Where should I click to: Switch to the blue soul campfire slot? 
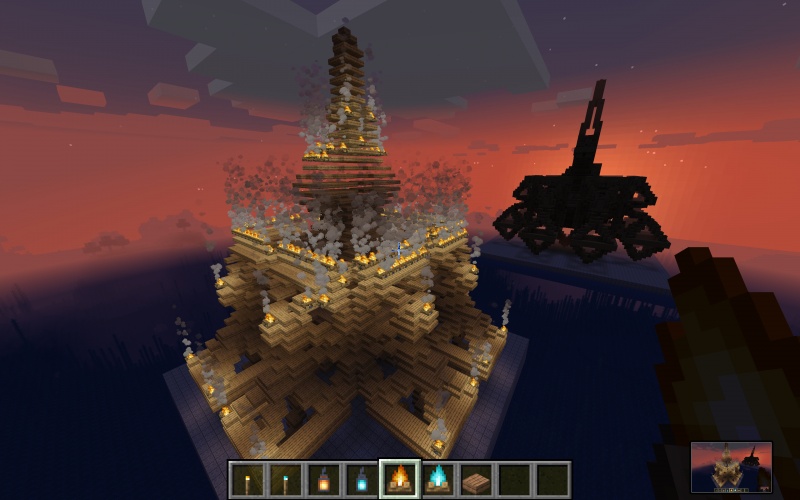(437, 479)
